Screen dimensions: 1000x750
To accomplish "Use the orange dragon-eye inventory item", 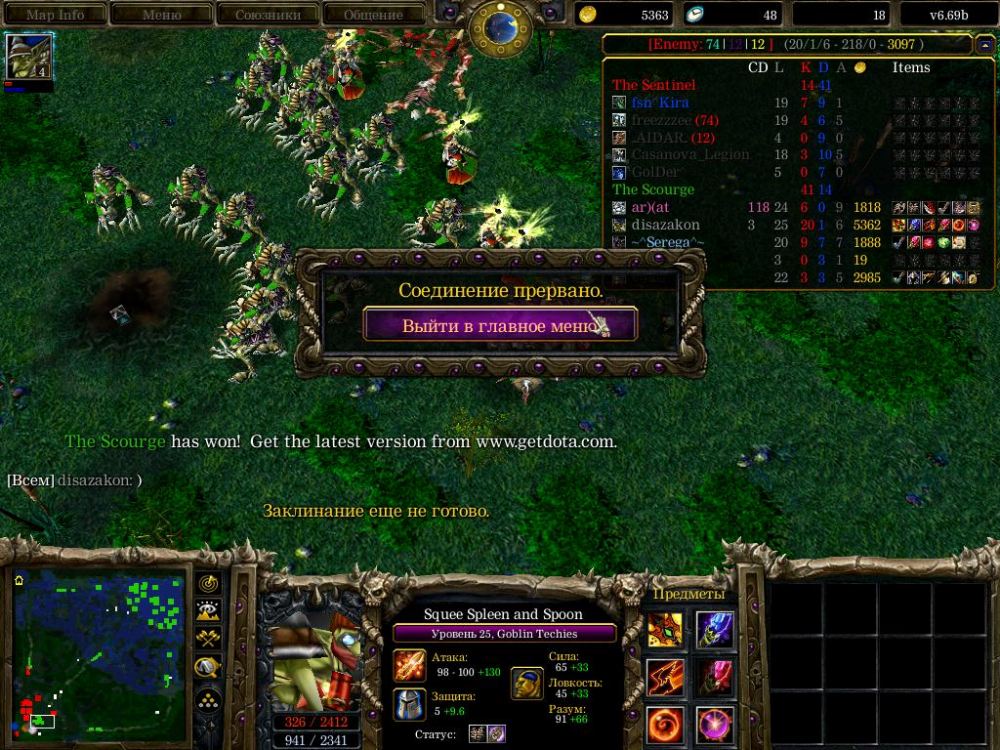I will (664, 630).
